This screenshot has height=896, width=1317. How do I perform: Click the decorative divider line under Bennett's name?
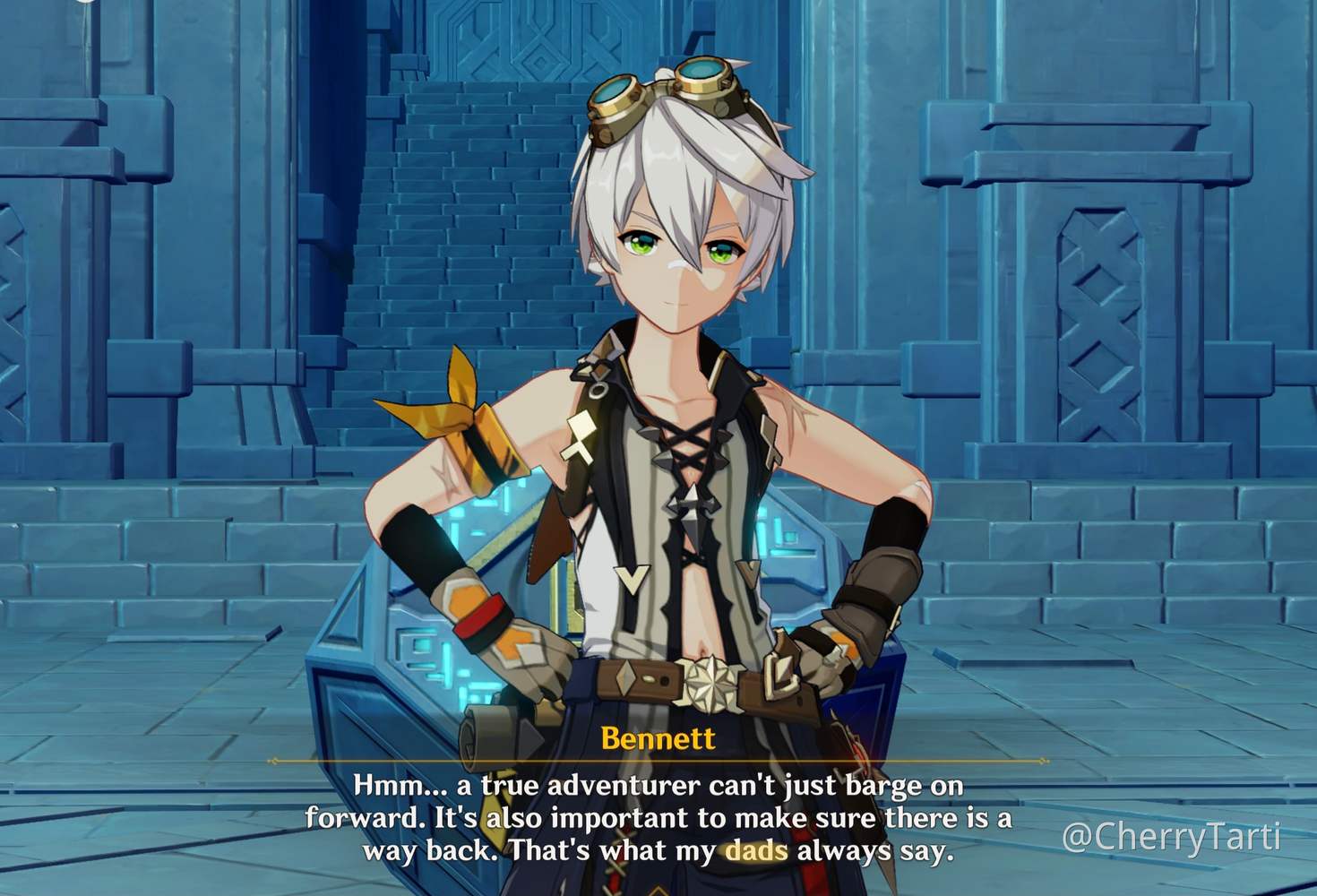[x=658, y=762]
